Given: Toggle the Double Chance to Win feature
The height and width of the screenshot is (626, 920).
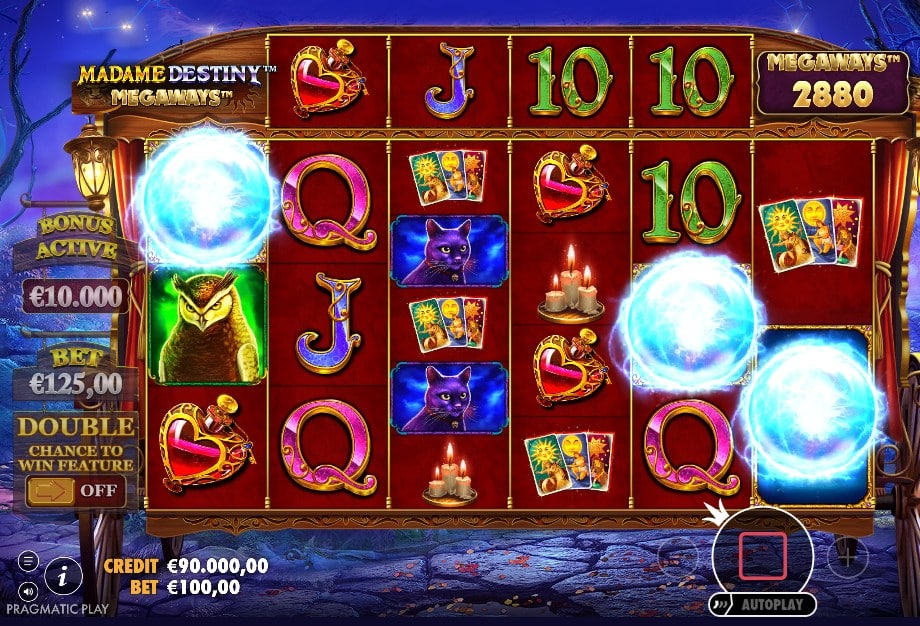Looking at the screenshot, I should pyautogui.click(x=76, y=491).
